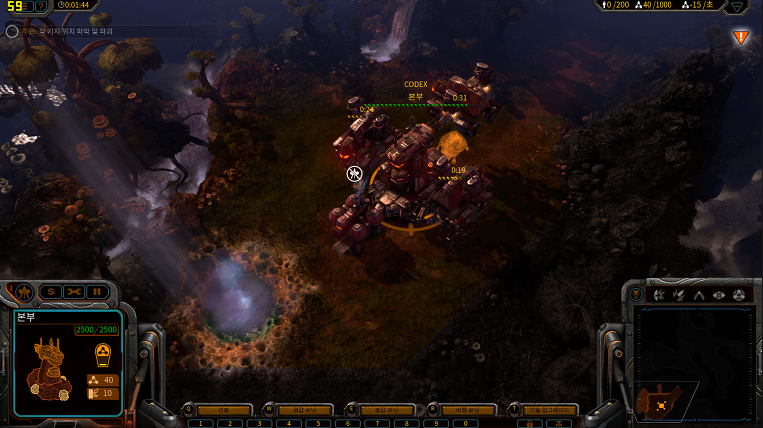The image size is (763, 428).
Task: Toggle the minimap collapse arrow button
Action: coord(637,295)
